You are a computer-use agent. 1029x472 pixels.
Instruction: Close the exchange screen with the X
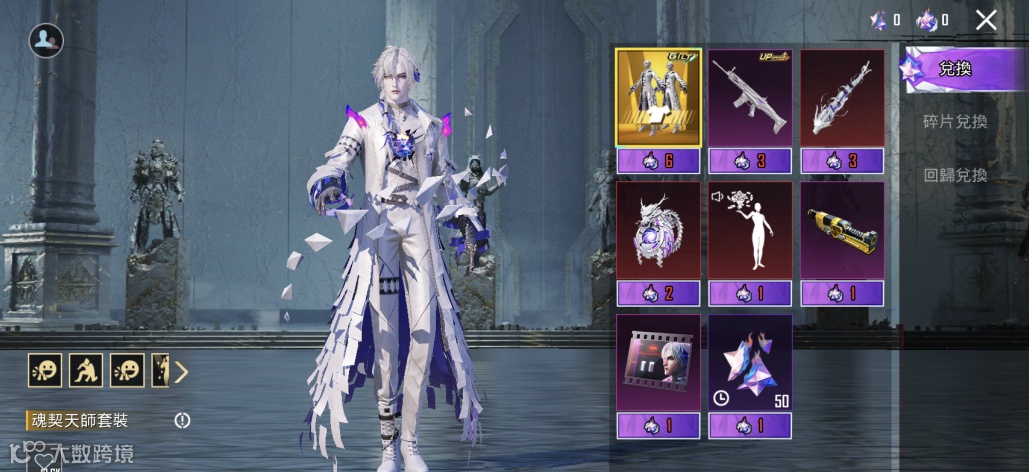986,20
